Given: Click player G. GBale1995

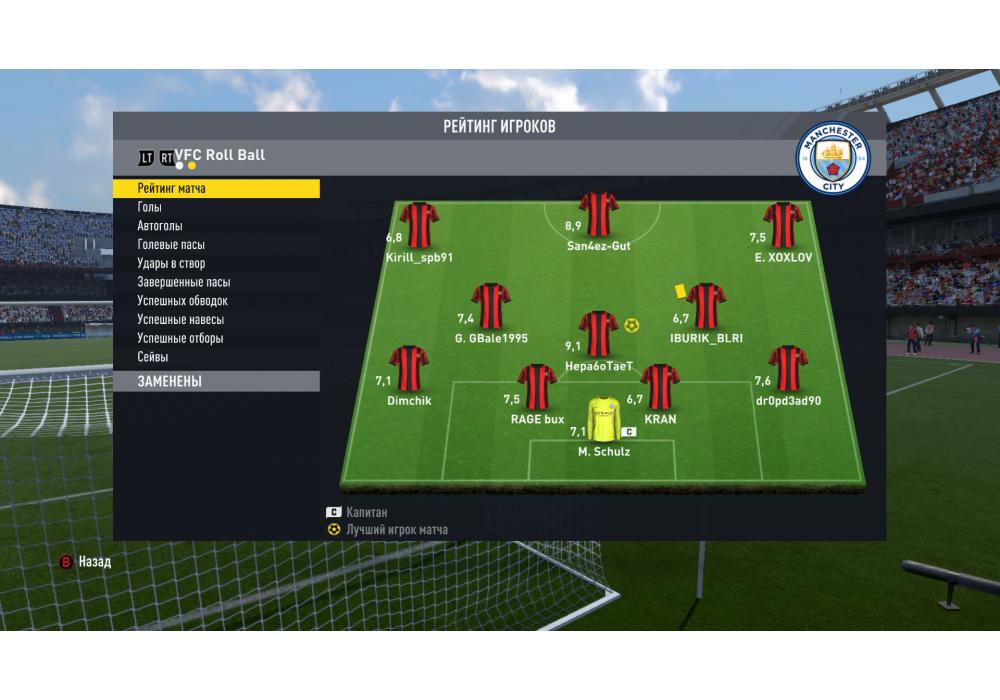Looking at the screenshot, I should [x=491, y=305].
